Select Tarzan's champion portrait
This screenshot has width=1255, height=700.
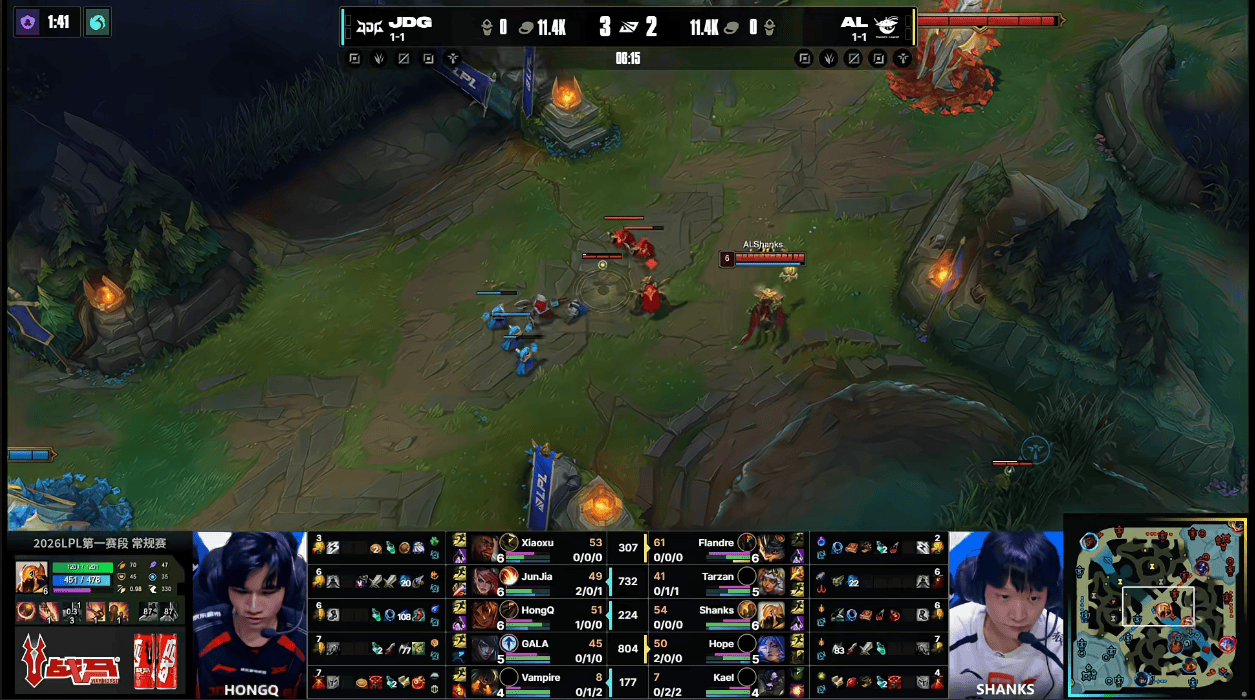(x=771, y=580)
